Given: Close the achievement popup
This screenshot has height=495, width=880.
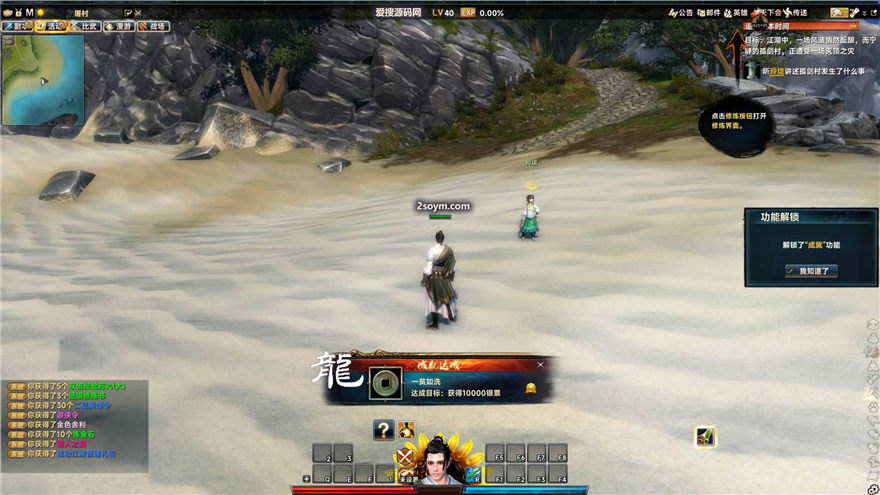Looking at the screenshot, I should (541, 365).
